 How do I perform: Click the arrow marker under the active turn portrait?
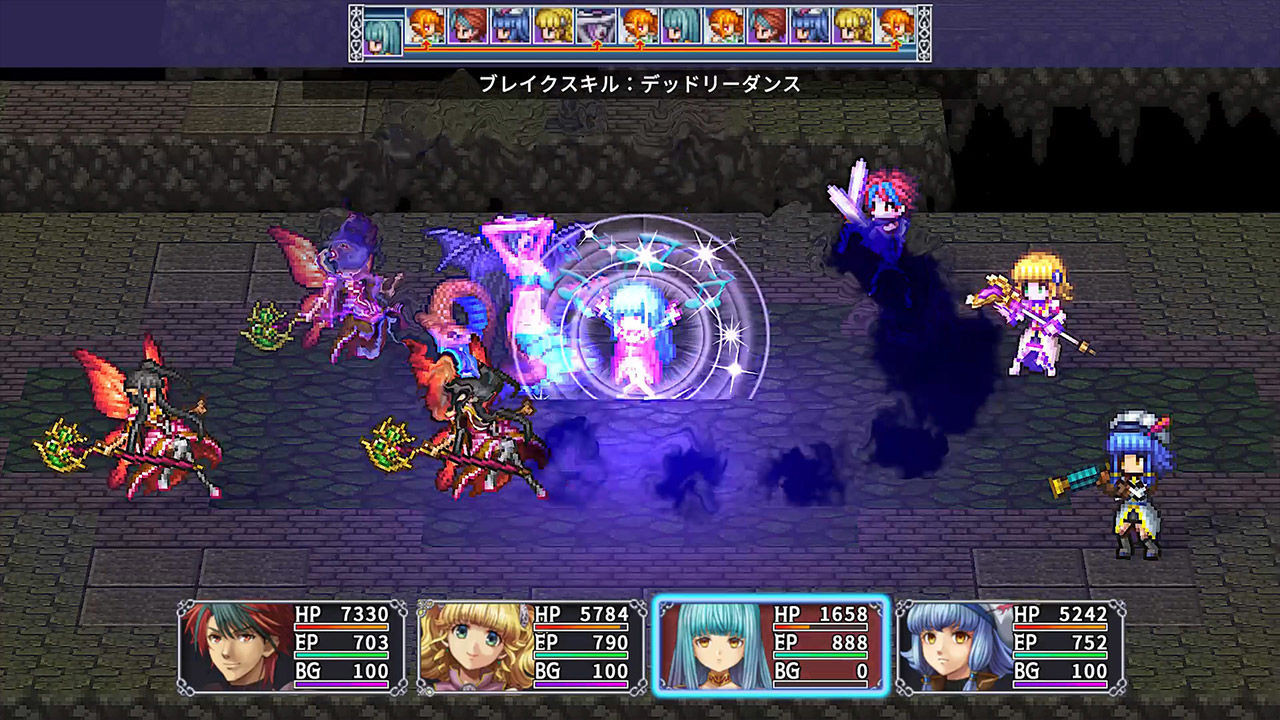[x=428, y=46]
